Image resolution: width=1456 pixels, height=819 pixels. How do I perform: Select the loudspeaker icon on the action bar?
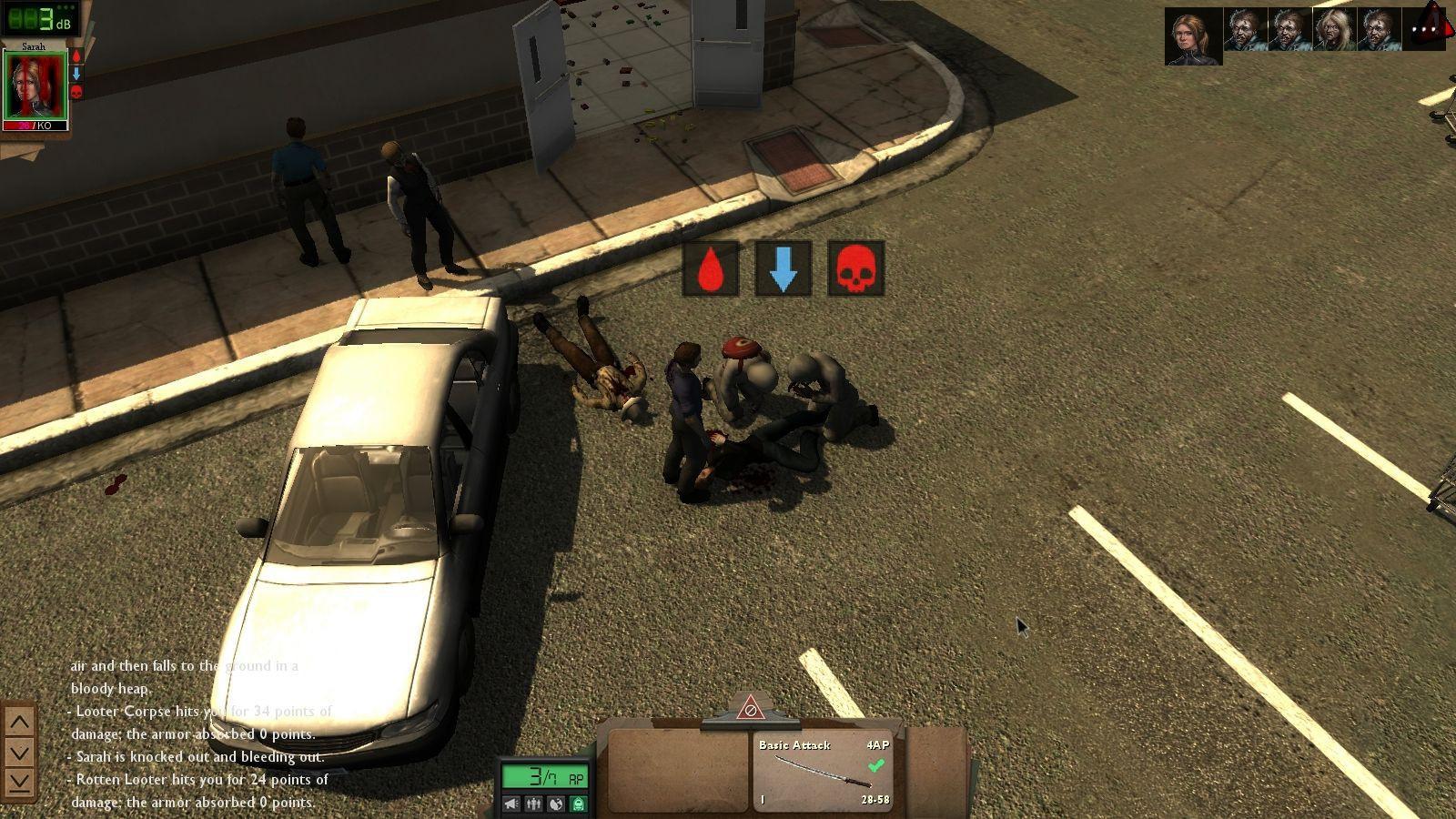click(x=511, y=804)
